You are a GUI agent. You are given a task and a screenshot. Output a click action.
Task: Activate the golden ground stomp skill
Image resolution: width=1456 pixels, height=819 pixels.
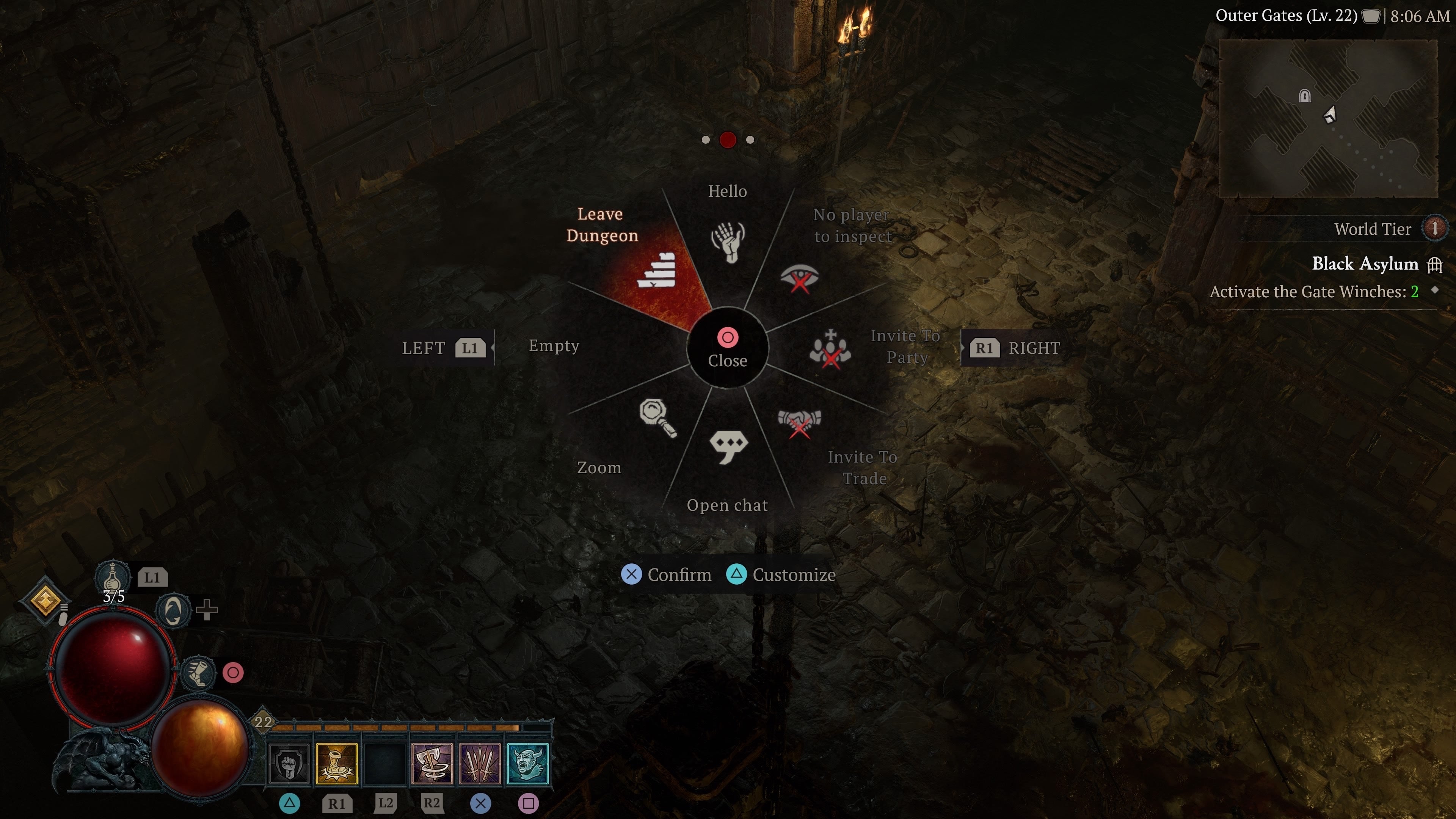tap(336, 764)
